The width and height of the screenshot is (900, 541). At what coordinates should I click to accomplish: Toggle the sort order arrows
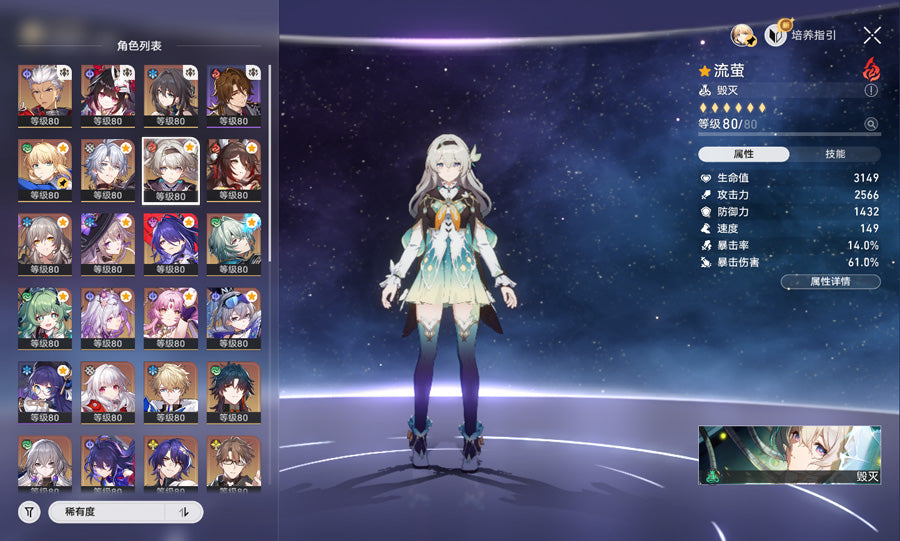coord(184,512)
